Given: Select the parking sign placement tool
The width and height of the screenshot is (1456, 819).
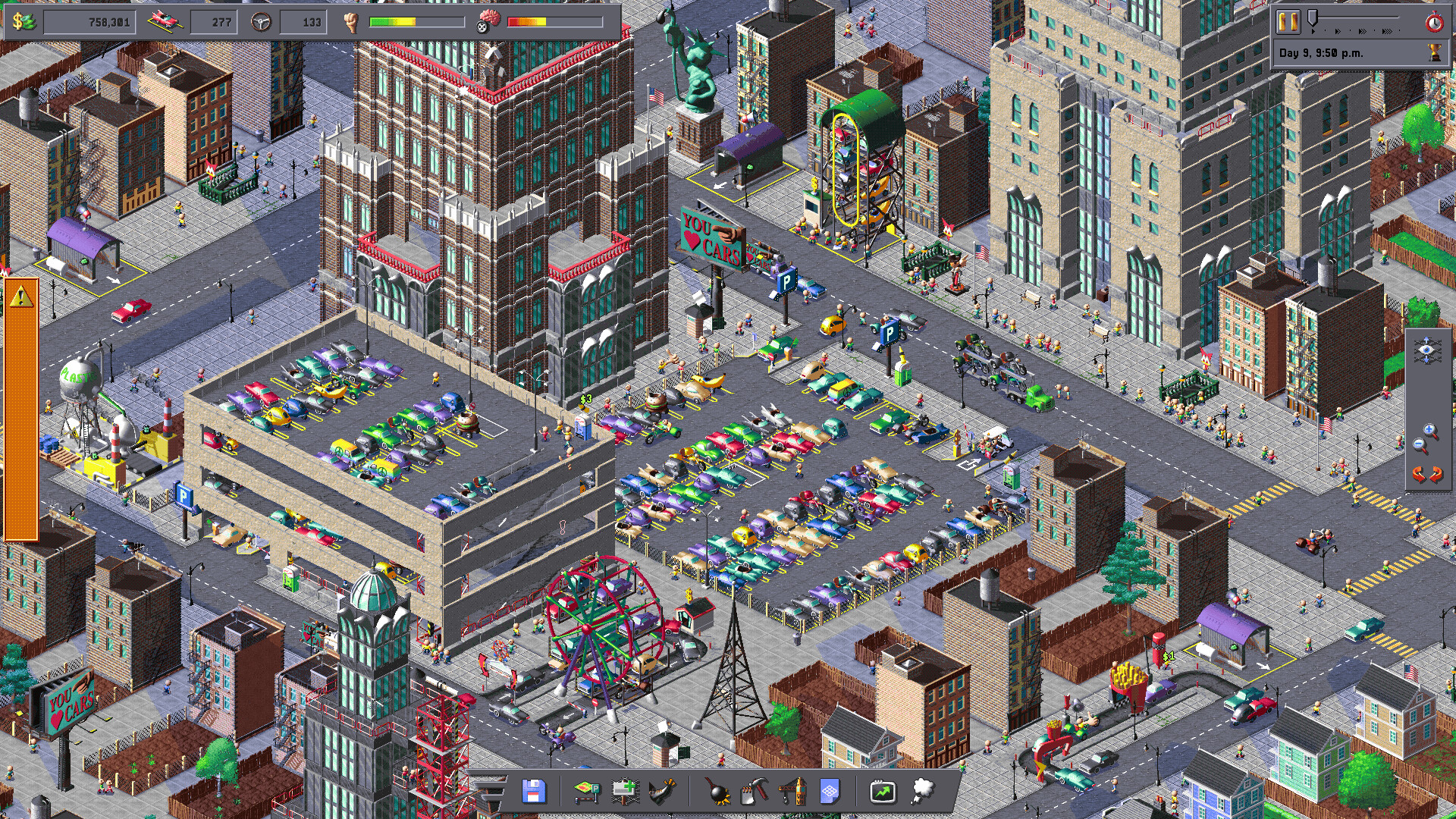Looking at the screenshot, I should point(586,792).
